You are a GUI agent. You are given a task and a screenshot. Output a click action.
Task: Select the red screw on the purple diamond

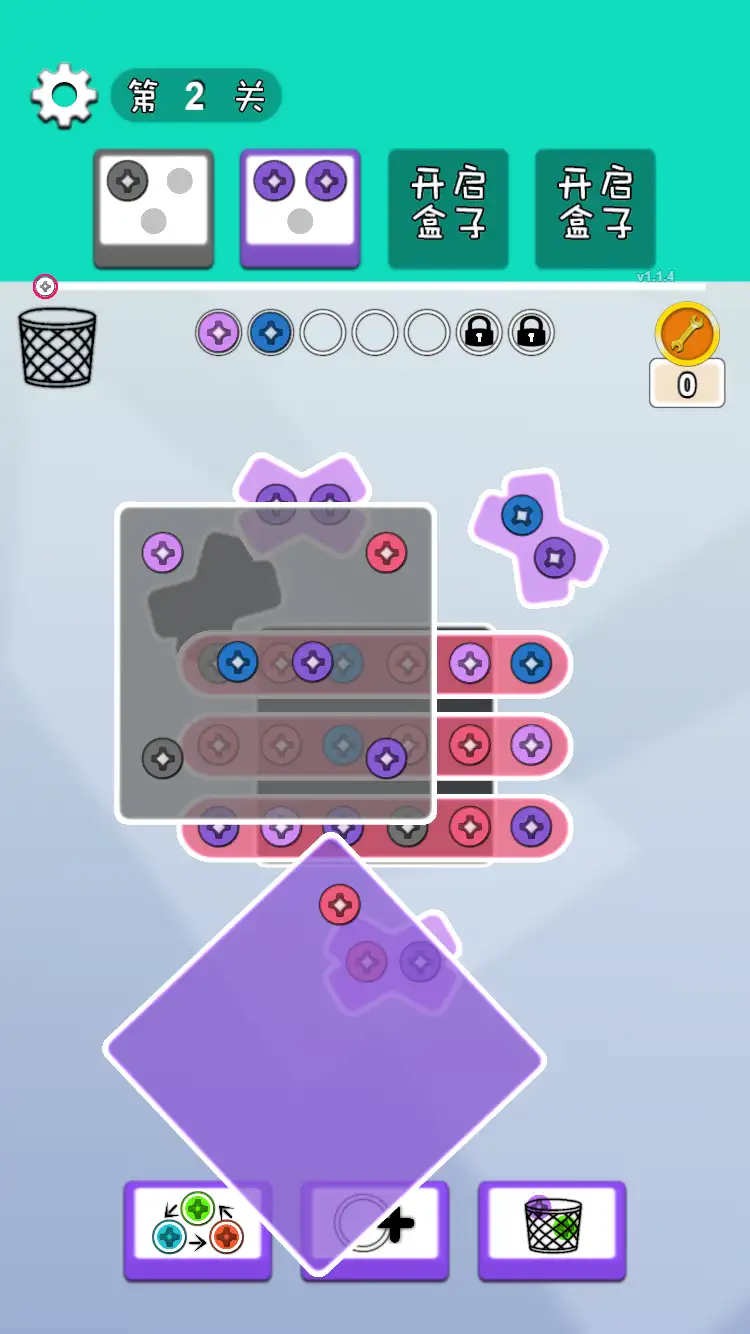pos(340,905)
